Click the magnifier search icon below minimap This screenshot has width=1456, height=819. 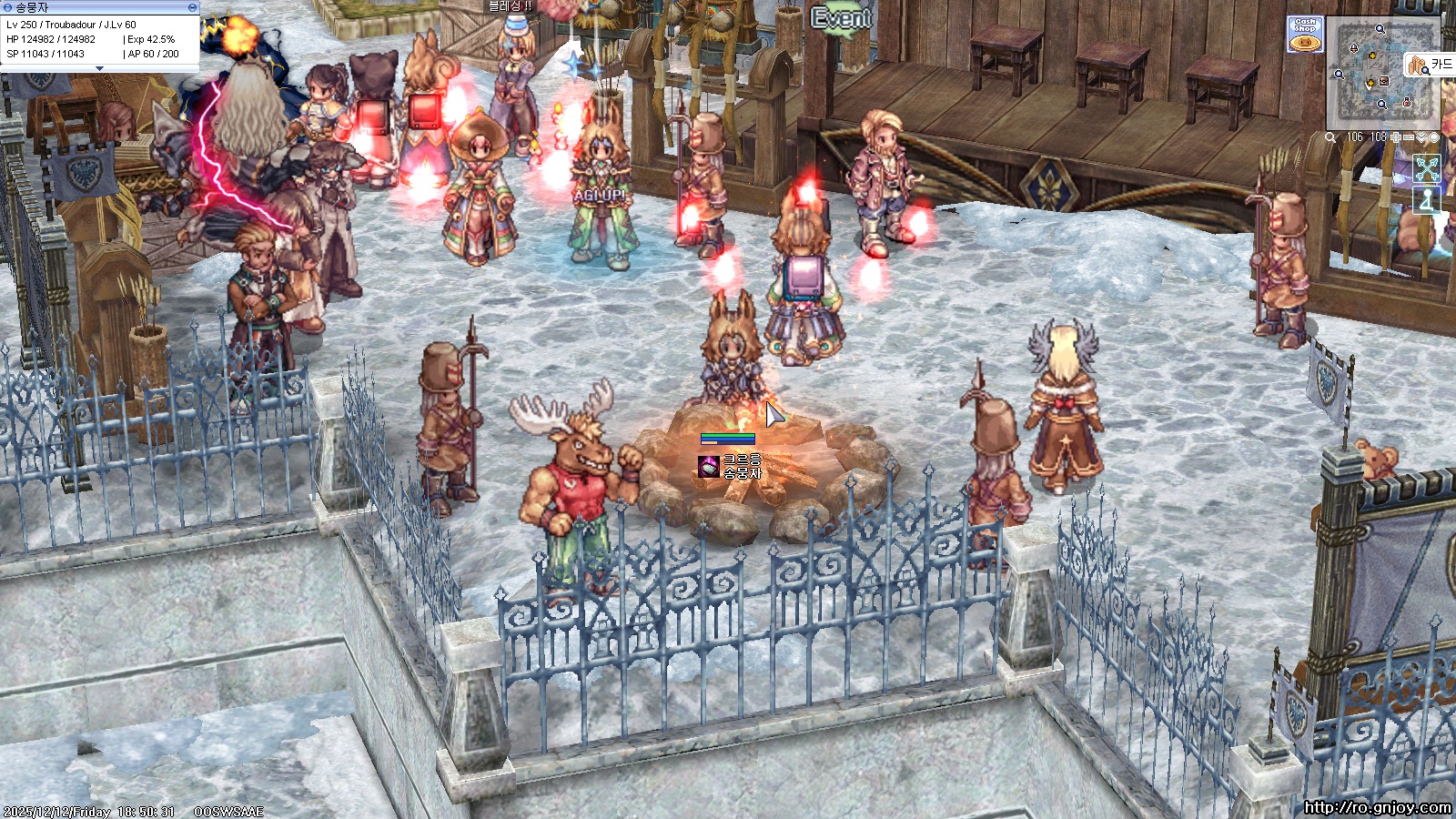[x=1330, y=137]
